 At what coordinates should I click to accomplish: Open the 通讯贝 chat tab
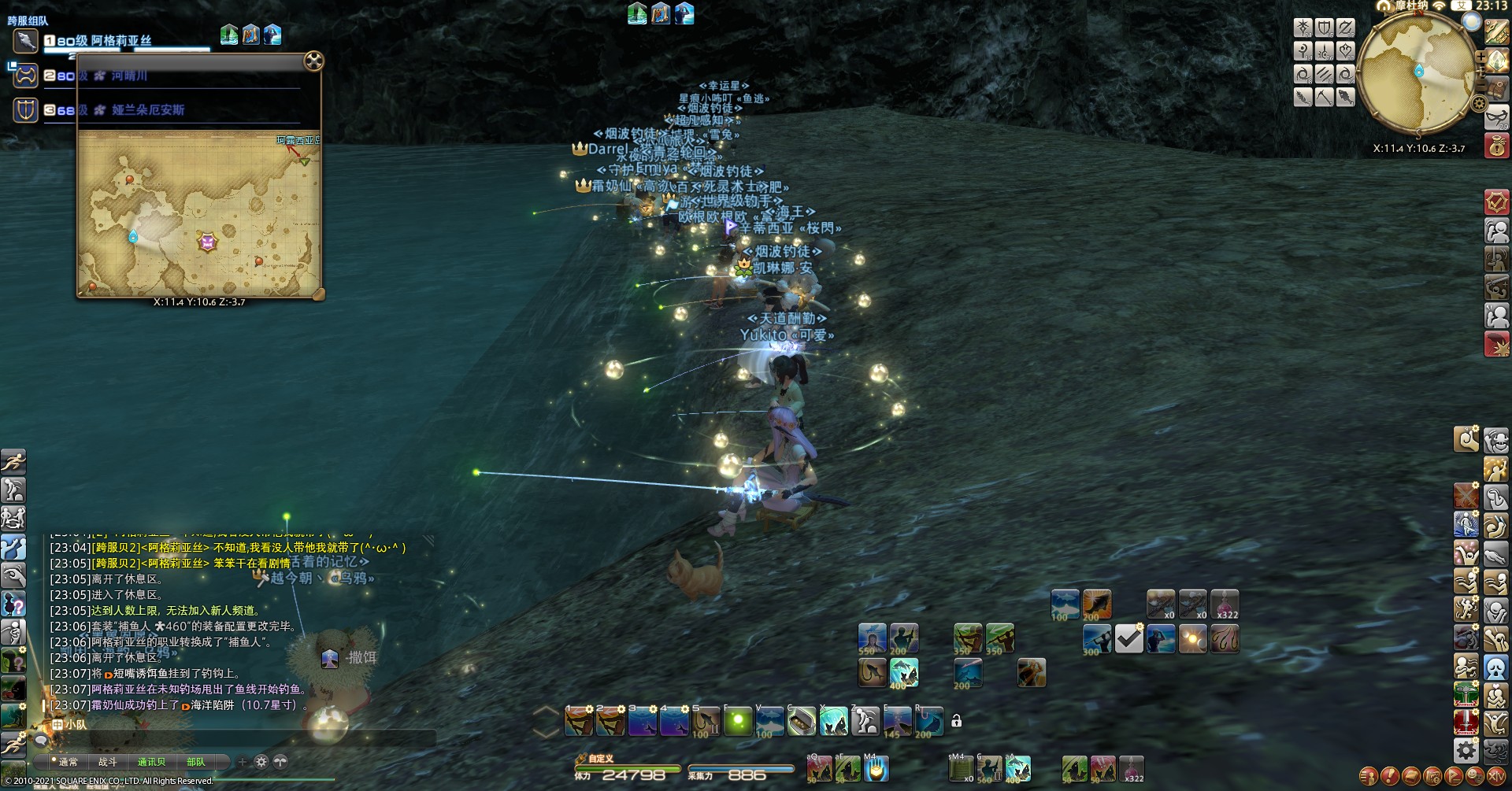pos(151,762)
